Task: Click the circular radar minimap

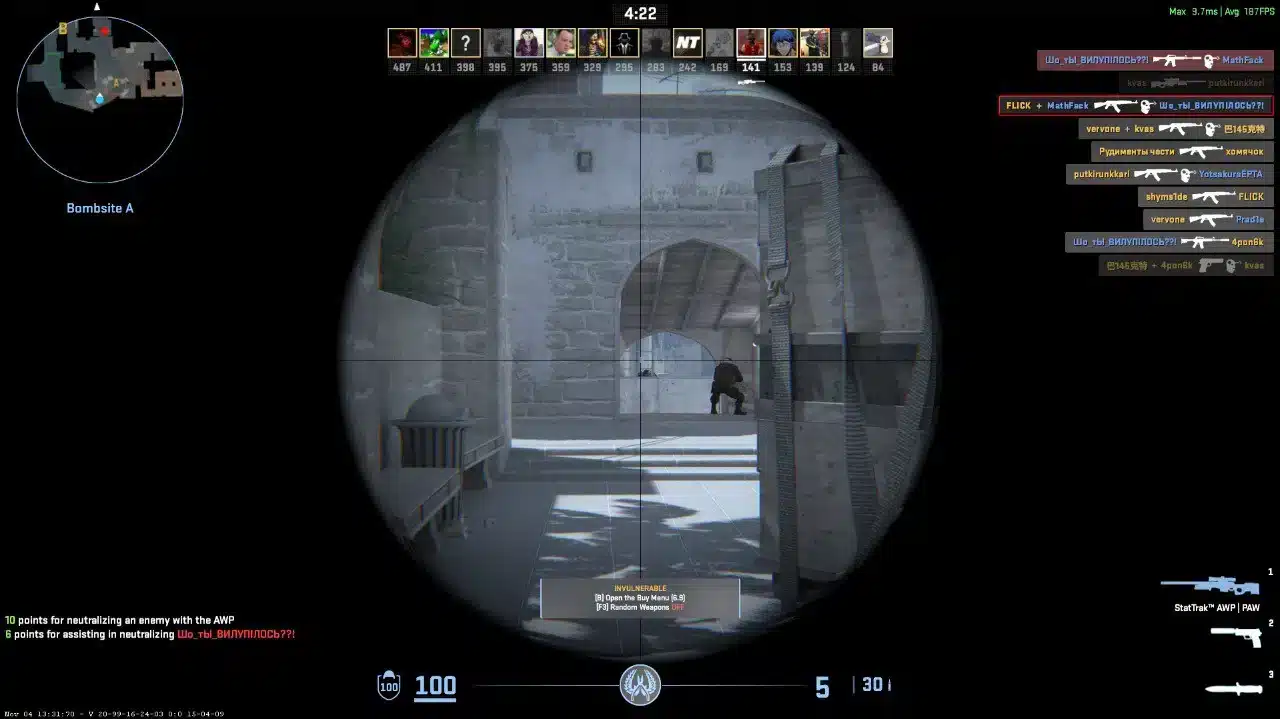Action: point(100,98)
